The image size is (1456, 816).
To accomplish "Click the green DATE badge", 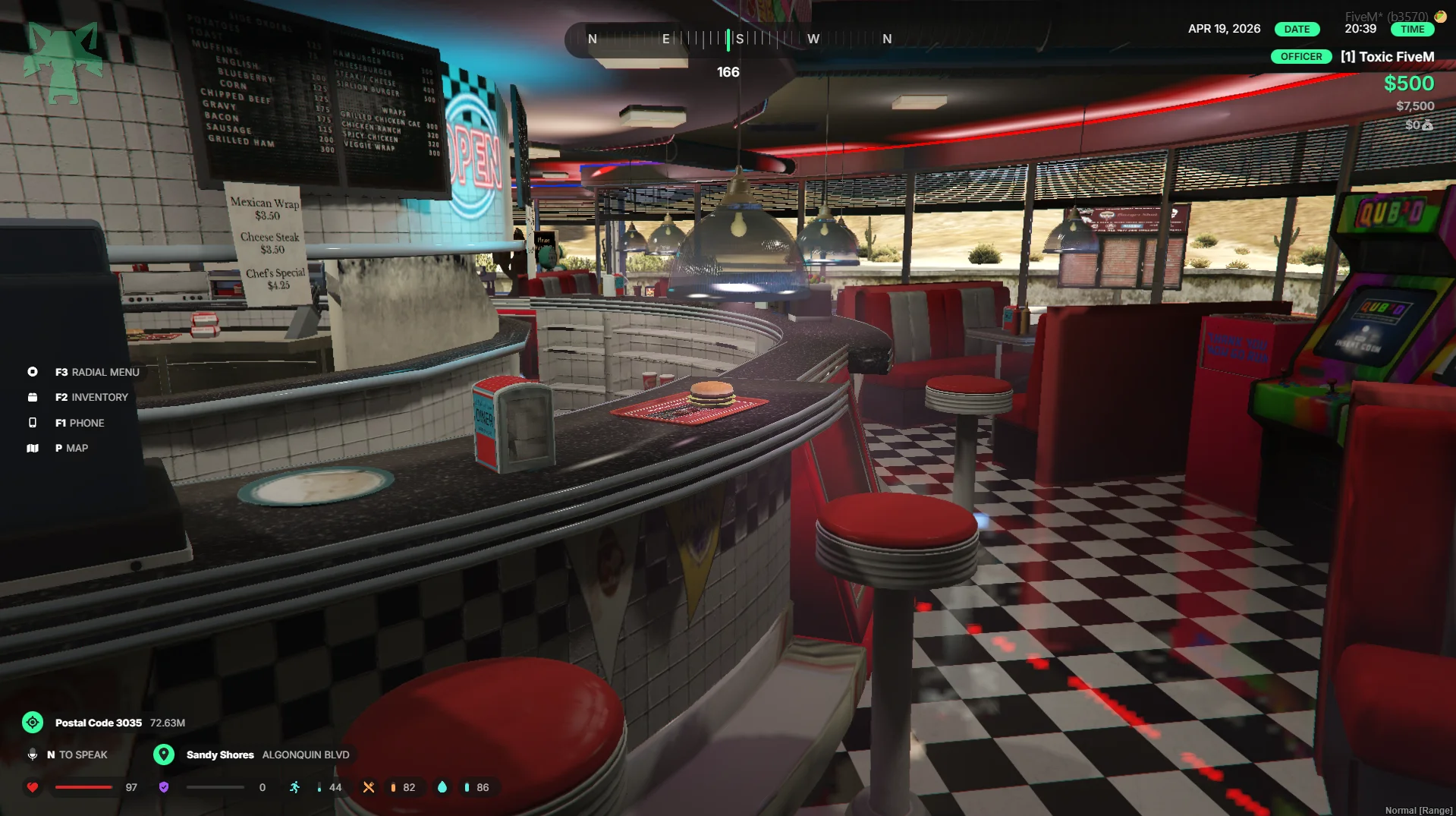I will pyautogui.click(x=1297, y=29).
